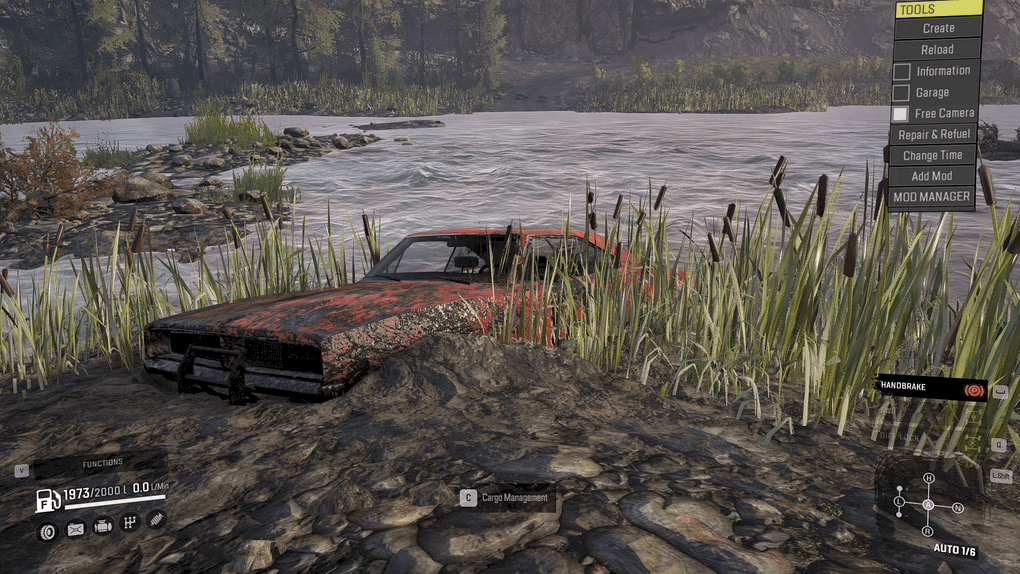Click the Create button in Tools

938,28
